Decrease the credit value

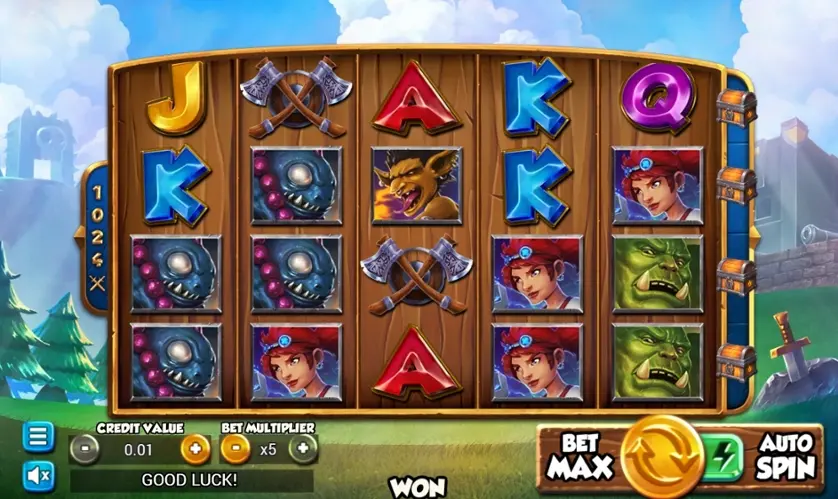pos(86,449)
